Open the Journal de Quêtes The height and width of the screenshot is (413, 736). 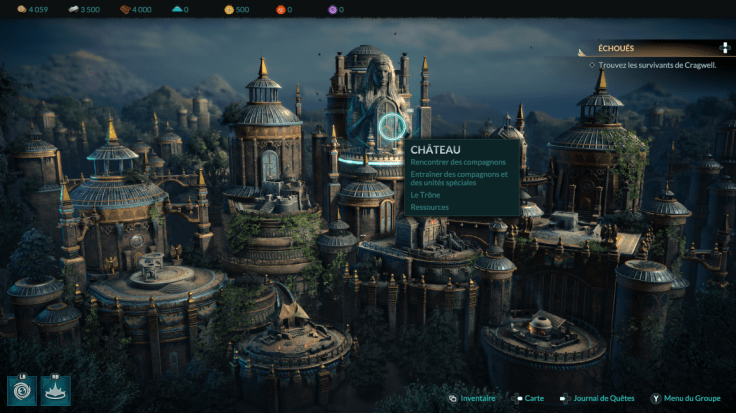tap(599, 398)
